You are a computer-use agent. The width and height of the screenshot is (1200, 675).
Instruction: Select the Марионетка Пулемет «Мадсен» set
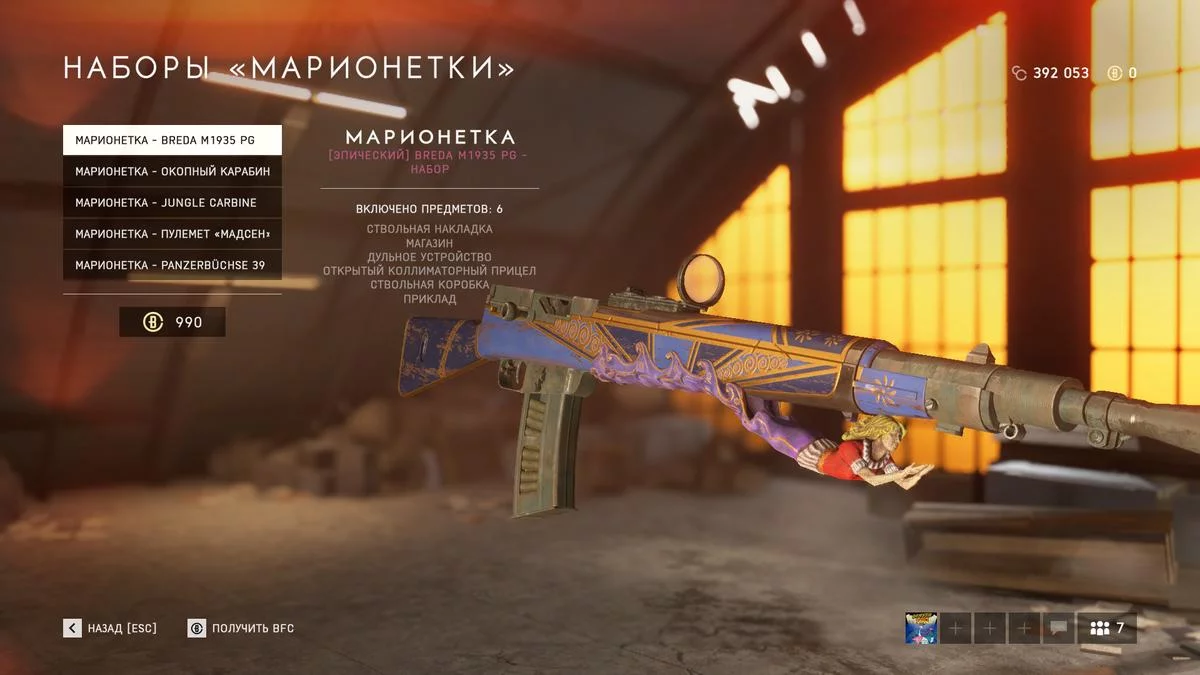(x=172, y=234)
